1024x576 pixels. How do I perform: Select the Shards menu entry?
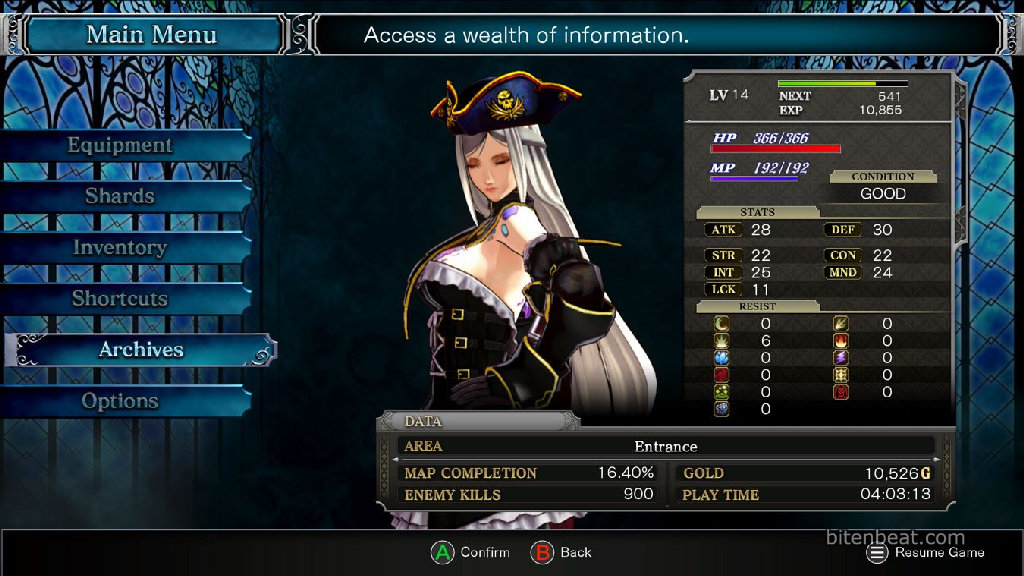(x=120, y=196)
